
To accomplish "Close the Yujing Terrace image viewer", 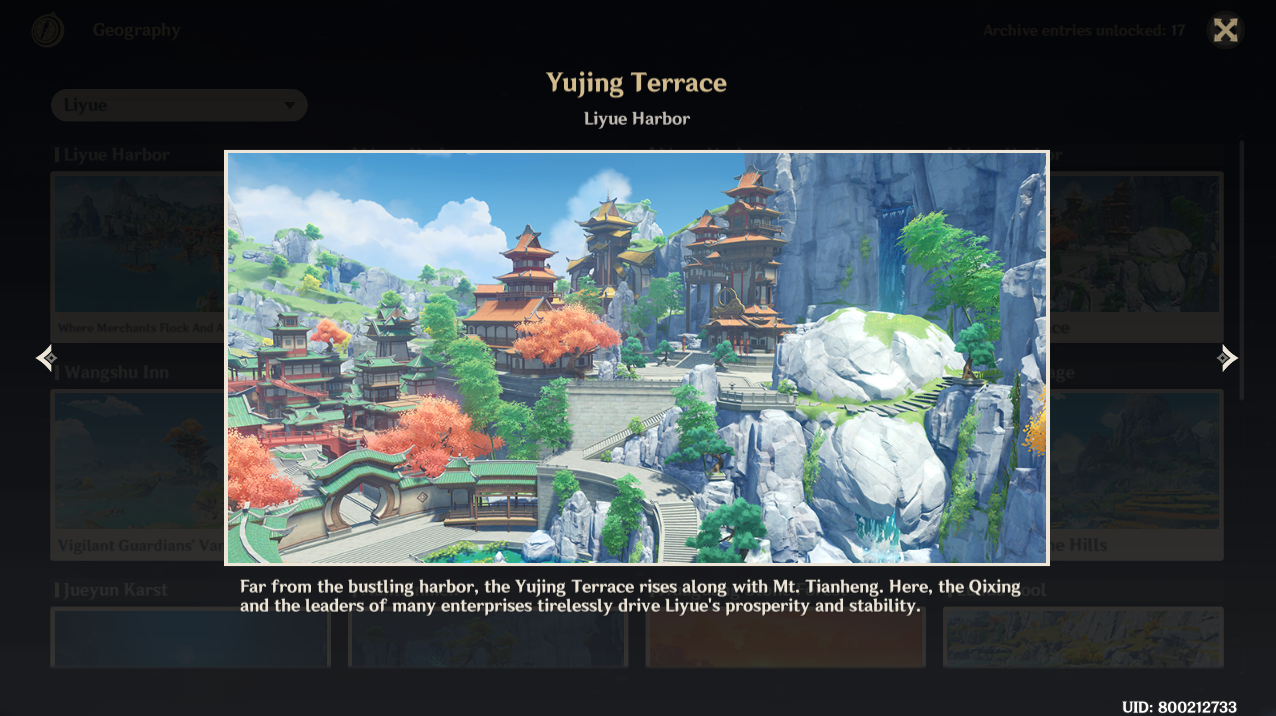I will coord(1225,30).
